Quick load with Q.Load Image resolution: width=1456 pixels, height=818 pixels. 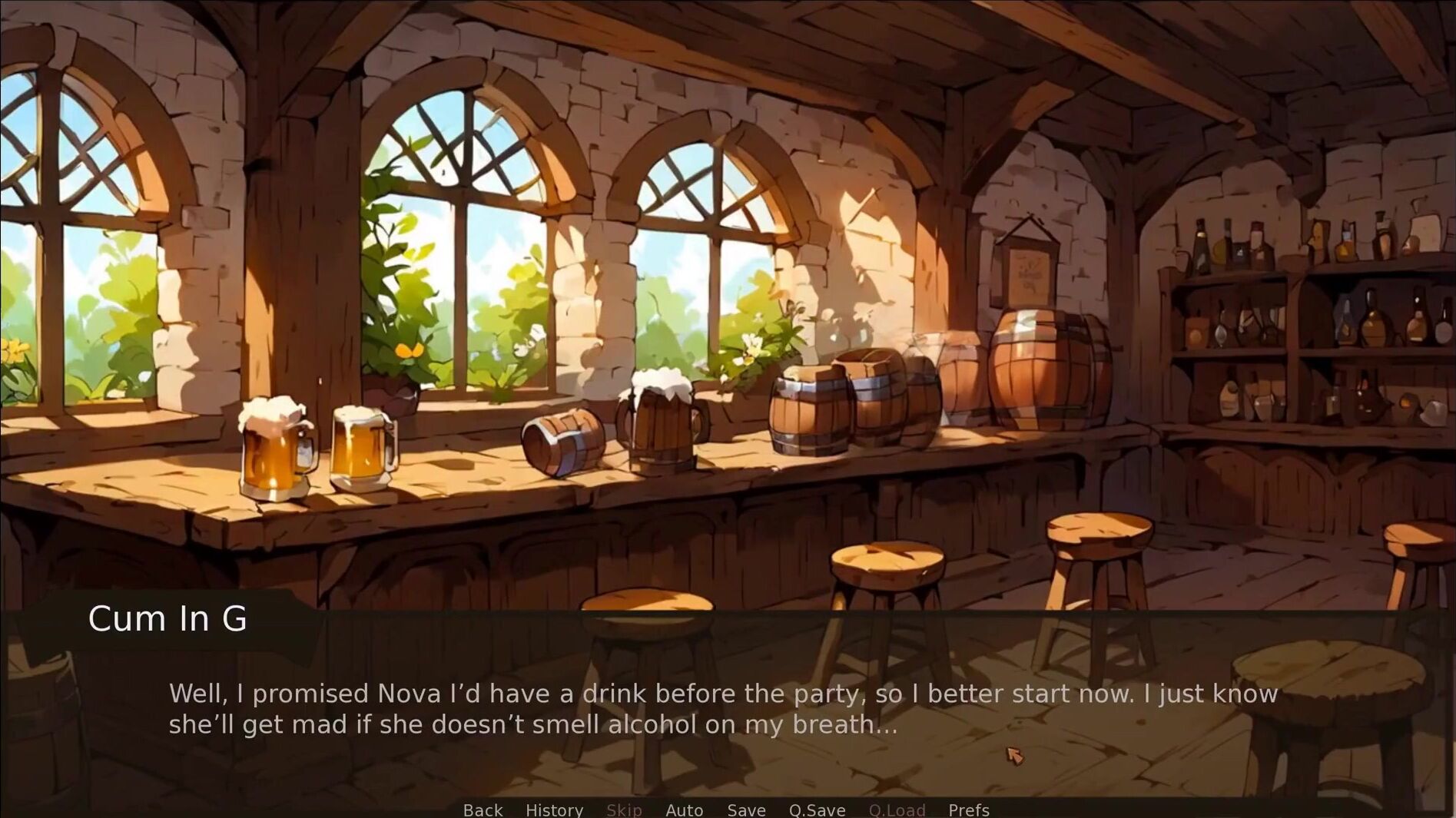coord(897,810)
